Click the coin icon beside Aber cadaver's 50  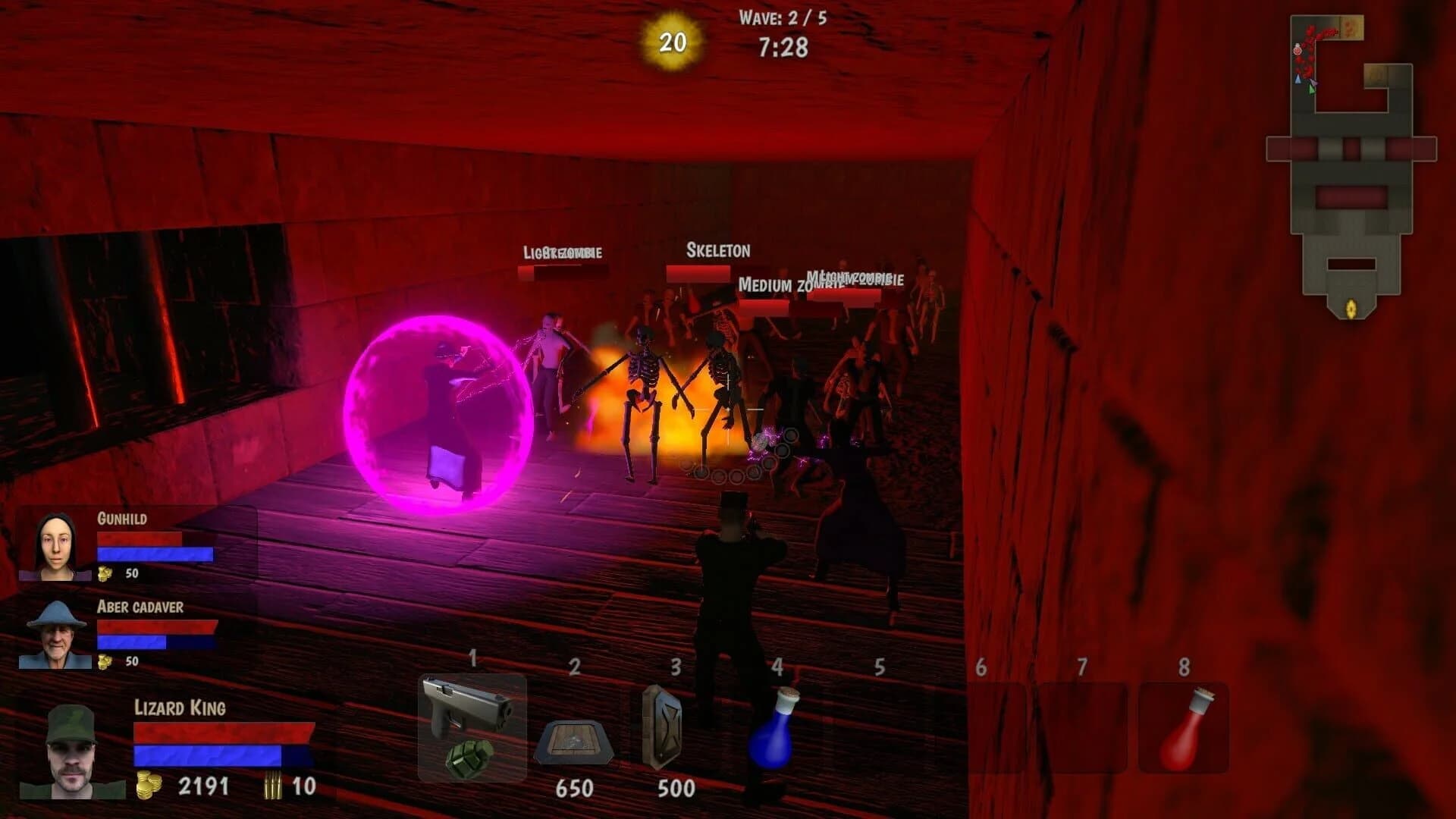(x=104, y=661)
